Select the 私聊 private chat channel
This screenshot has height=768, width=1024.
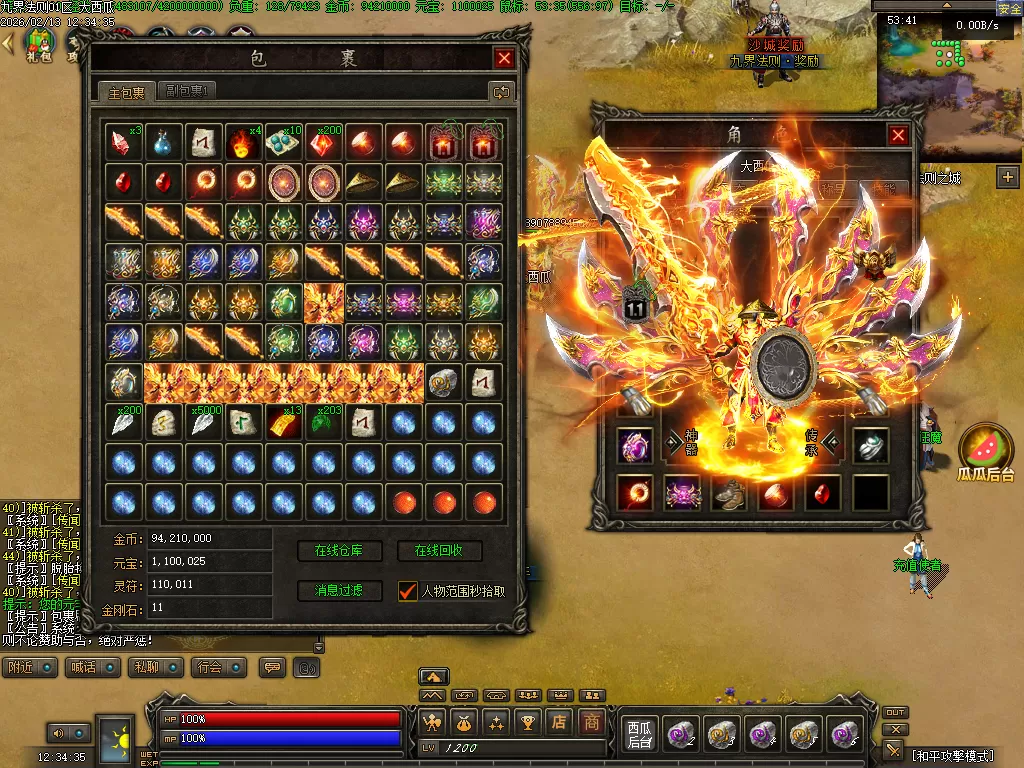[147, 667]
